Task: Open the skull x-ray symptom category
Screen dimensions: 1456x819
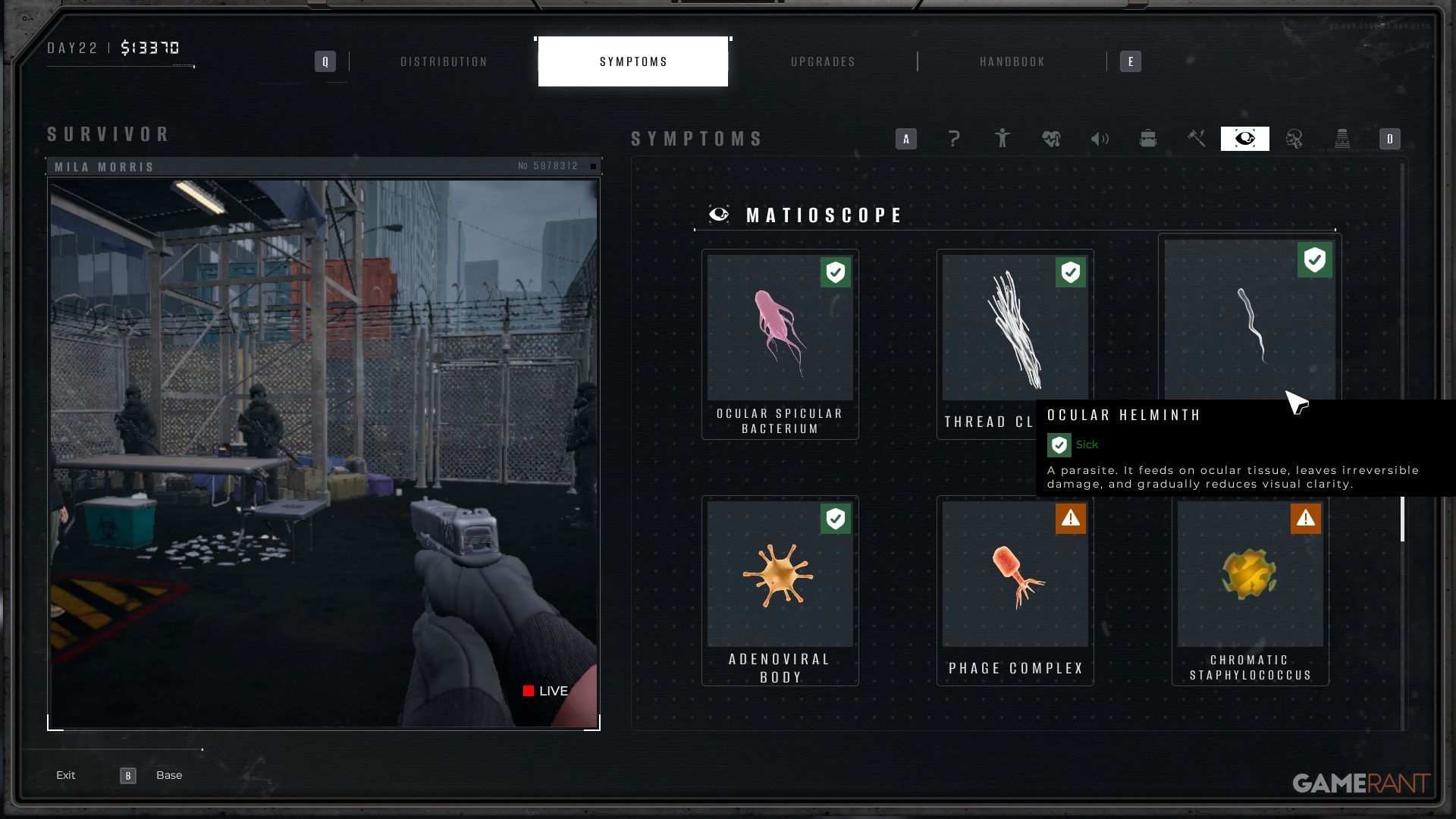Action: click(1294, 139)
